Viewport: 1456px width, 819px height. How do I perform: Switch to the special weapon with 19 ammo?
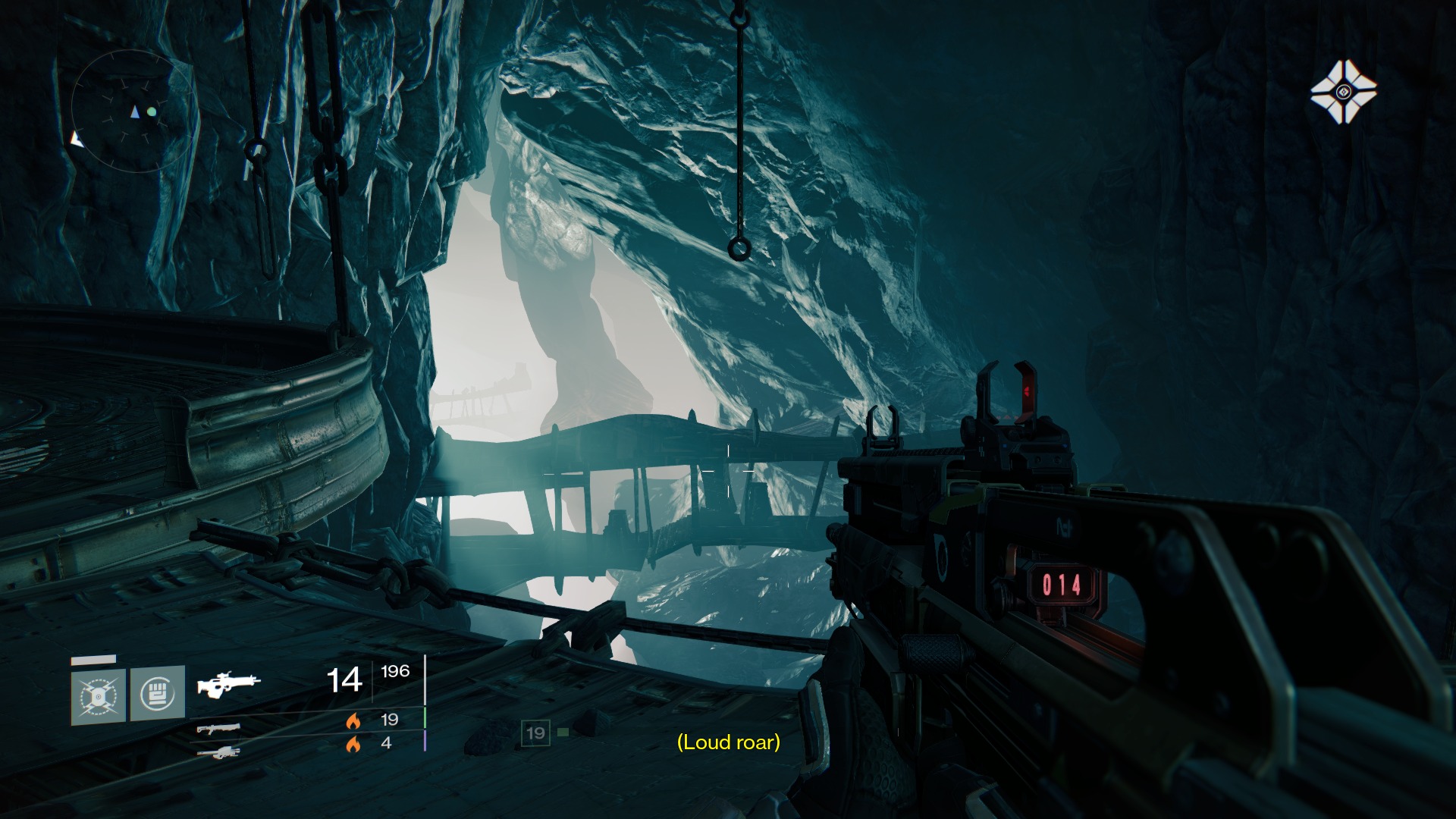pos(218,729)
